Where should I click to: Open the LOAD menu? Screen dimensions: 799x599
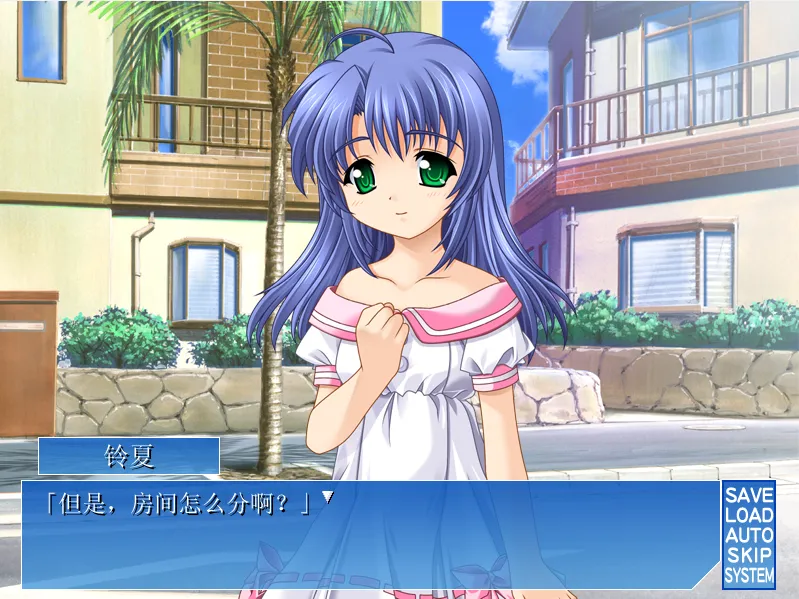click(749, 515)
